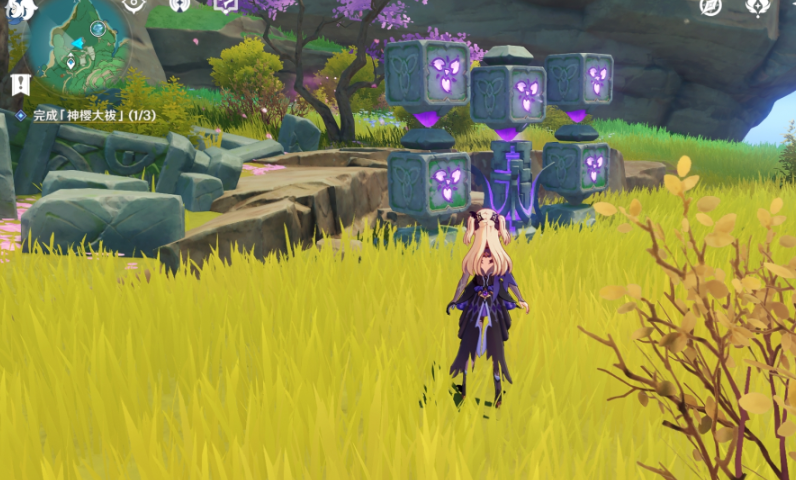Click the teleport waypoint marker on the minimap
This screenshot has width=796, height=480.
pyautogui.click(x=71, y=63)
